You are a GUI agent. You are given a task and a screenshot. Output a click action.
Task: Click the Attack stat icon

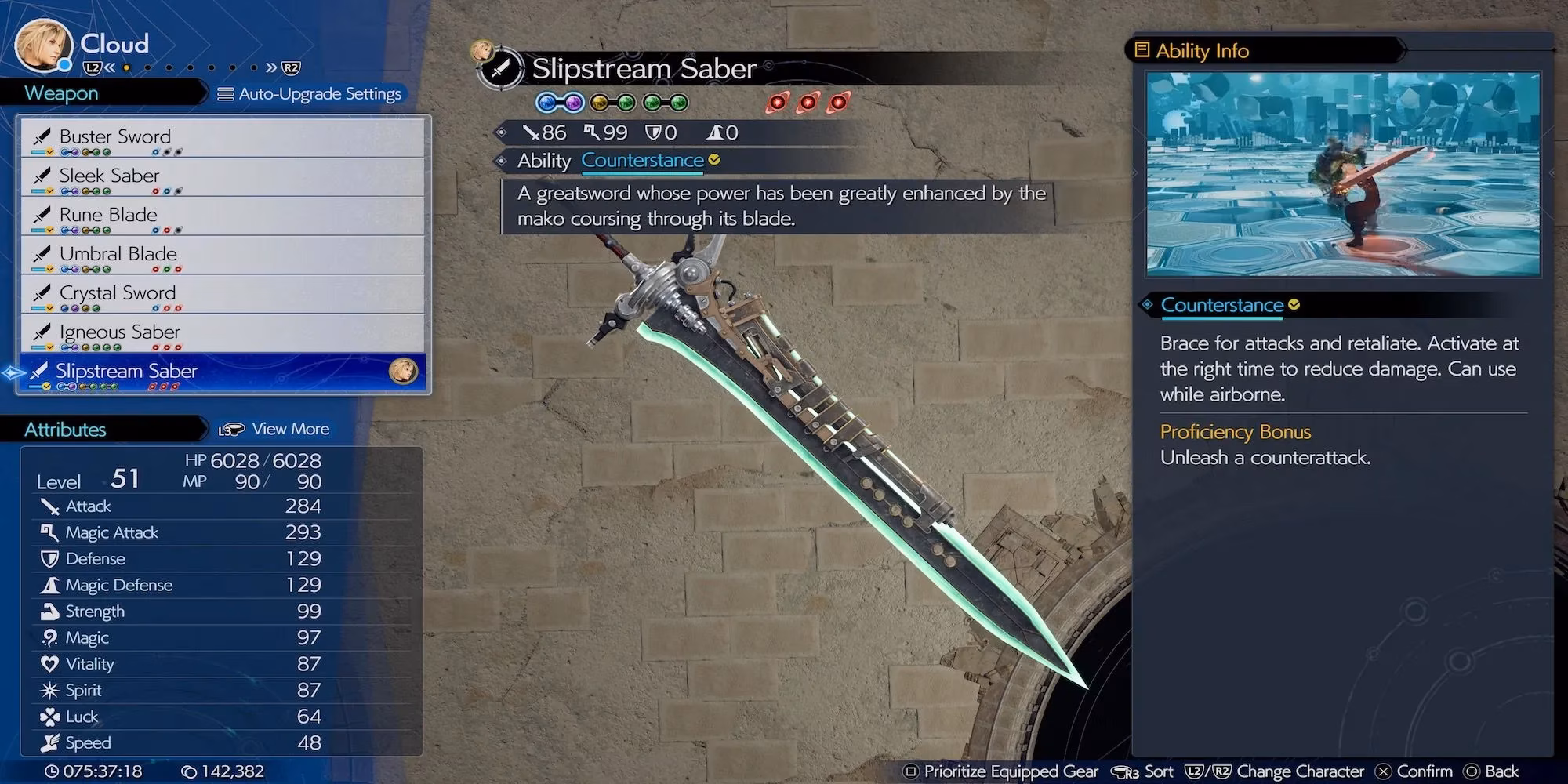point(51,506)
